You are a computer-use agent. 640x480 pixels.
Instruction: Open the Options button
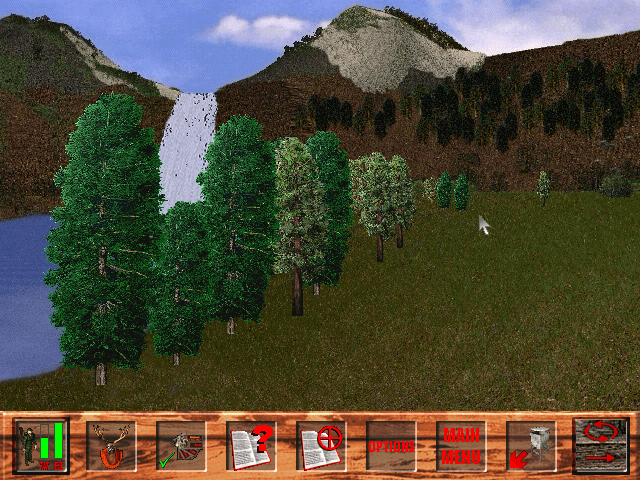pyautogui.click(x=391, y=446)
